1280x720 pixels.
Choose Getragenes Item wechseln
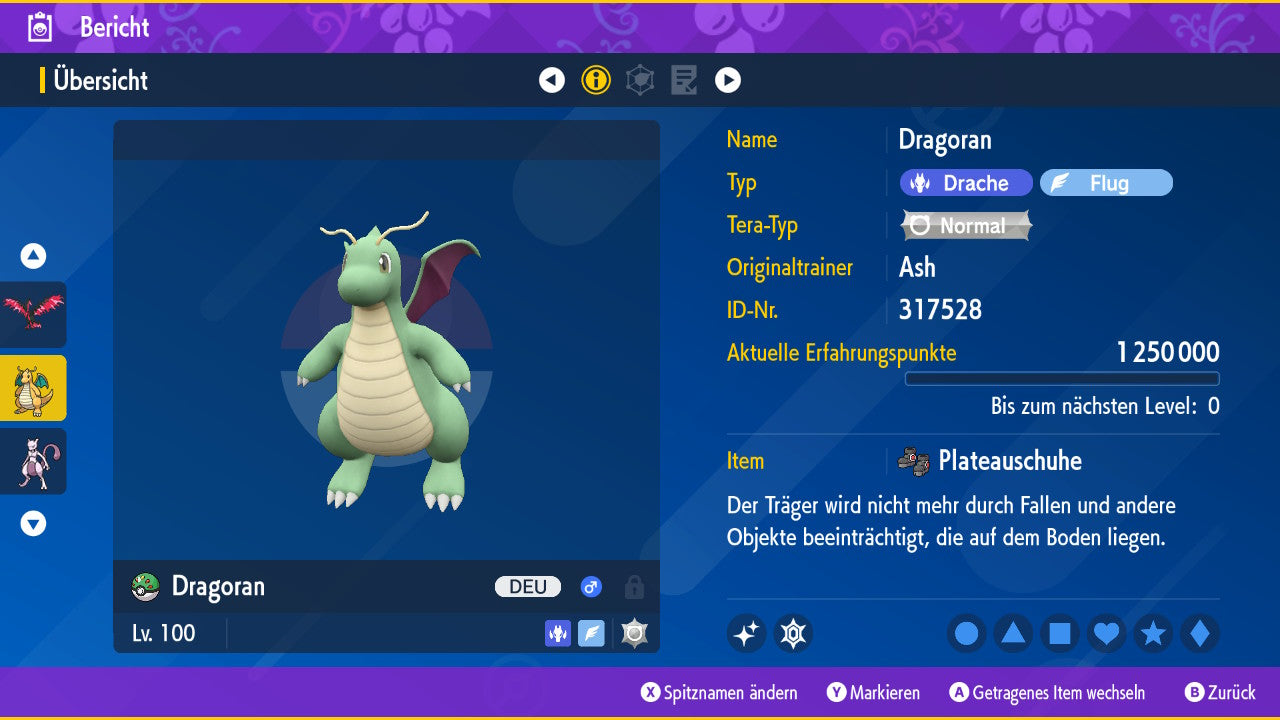(1048, 693)
